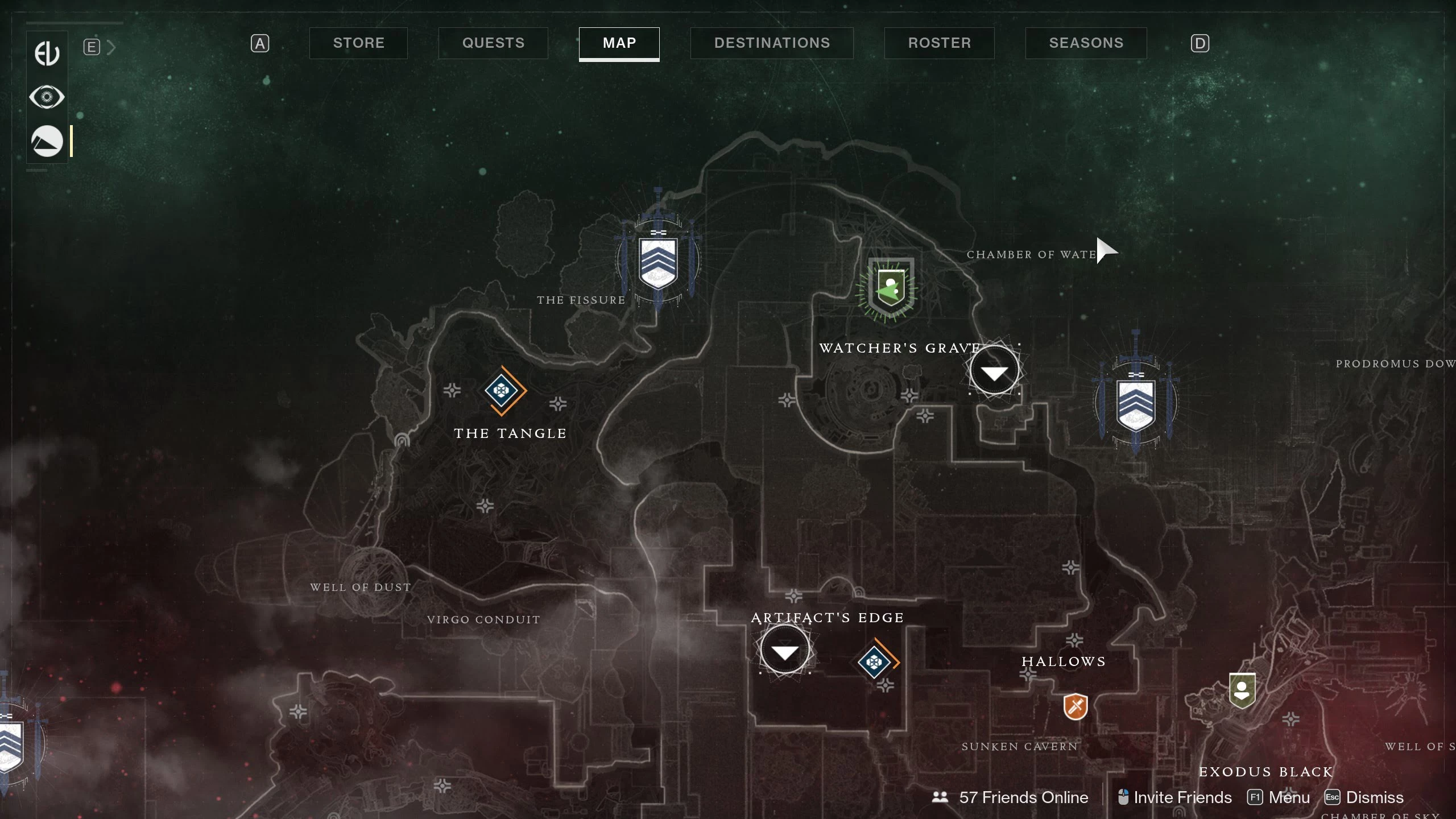
Task: Open the Store tab
Action: [x=358, y=43]
